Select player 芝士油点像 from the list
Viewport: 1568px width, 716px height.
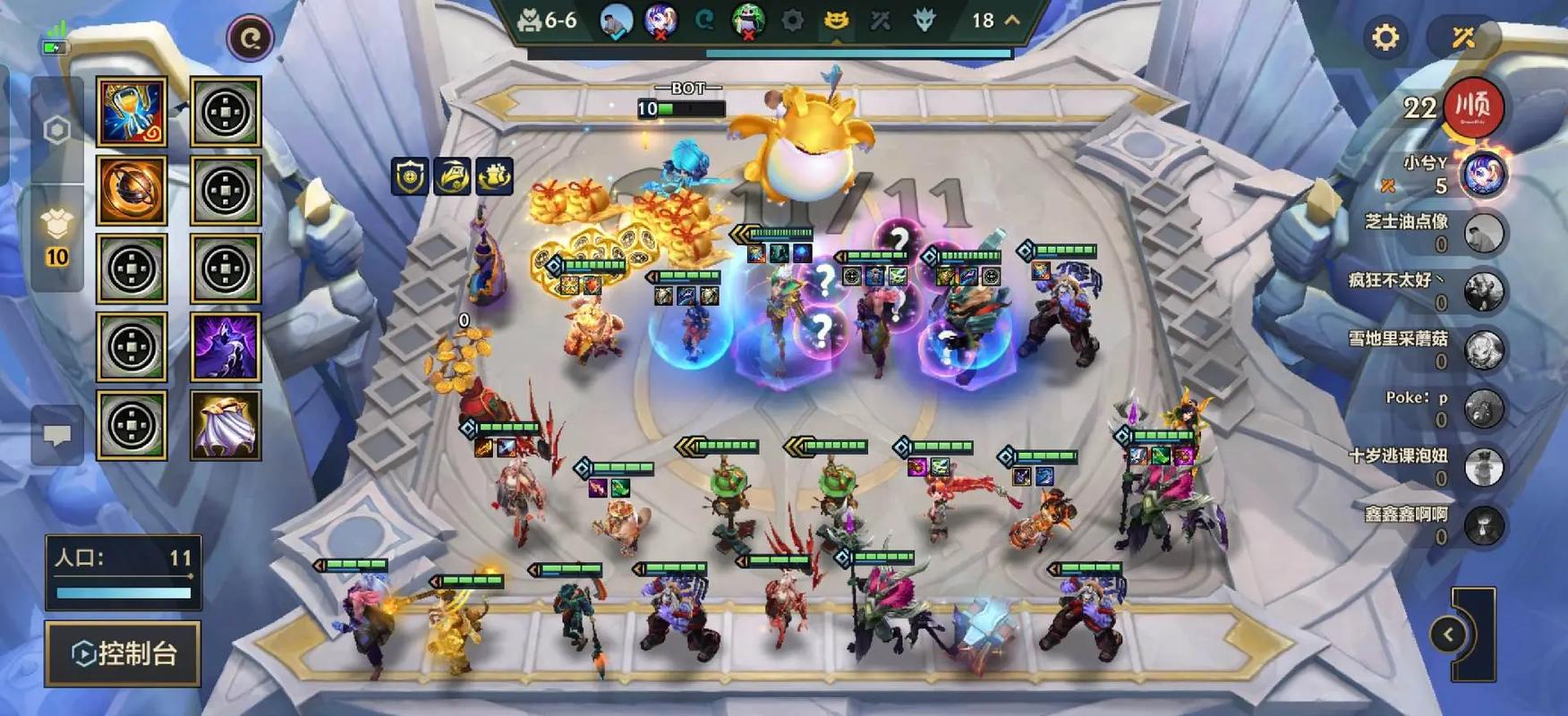tap(1484, 233)
